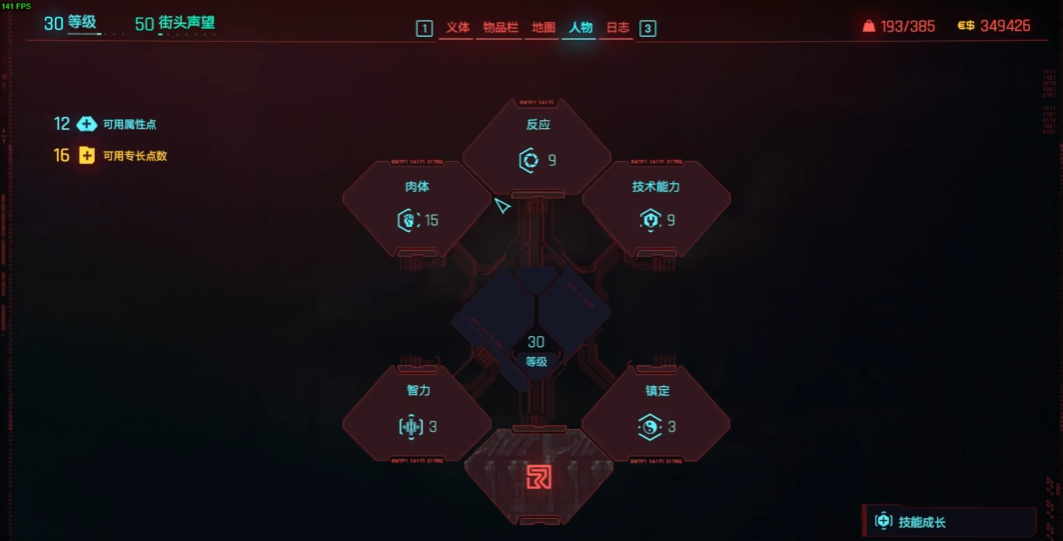Open the 日志 tab
The height and width of the screenshot is (541, 1063).
pos(617,28)
